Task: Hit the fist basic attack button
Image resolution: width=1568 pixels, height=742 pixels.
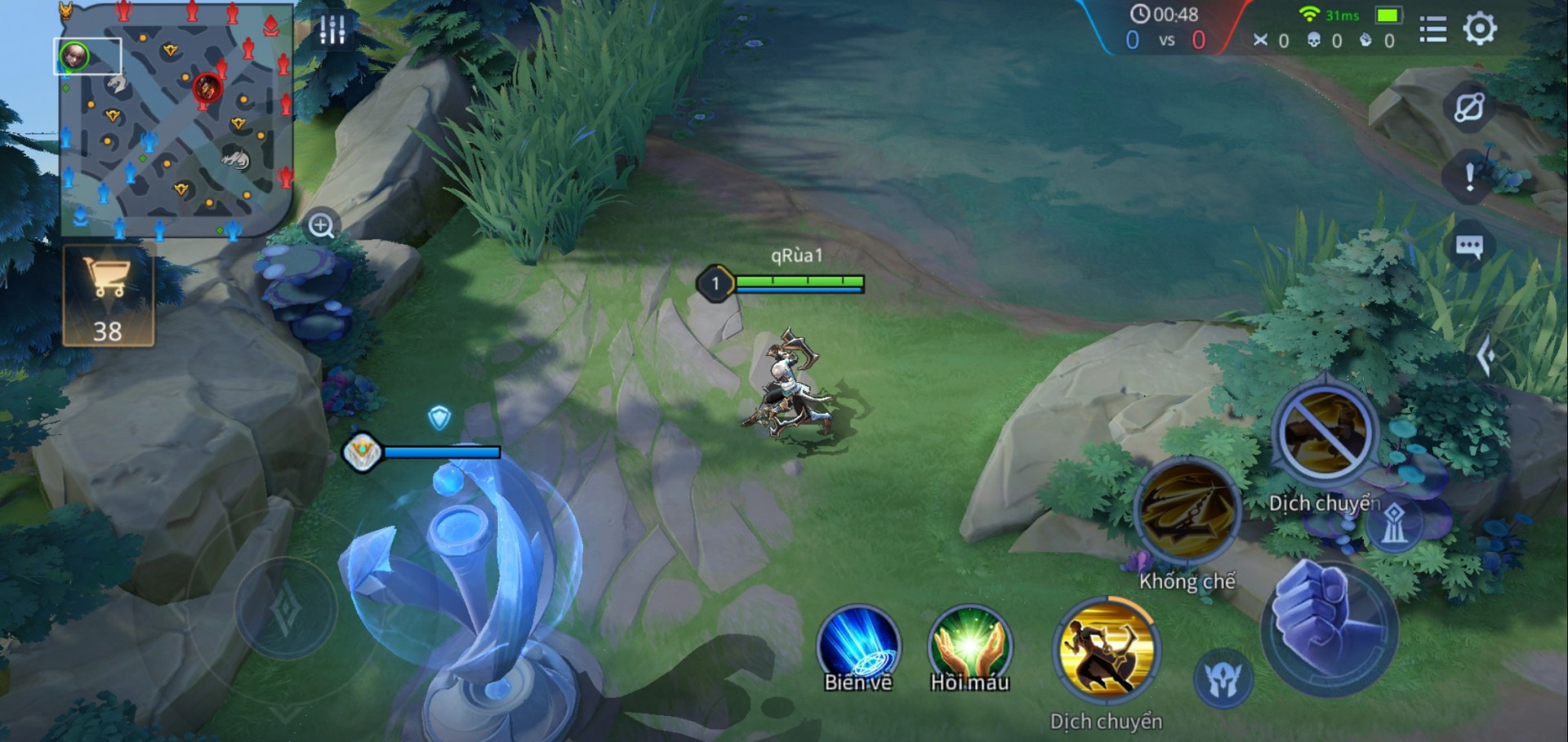Action: [1329, 626]
